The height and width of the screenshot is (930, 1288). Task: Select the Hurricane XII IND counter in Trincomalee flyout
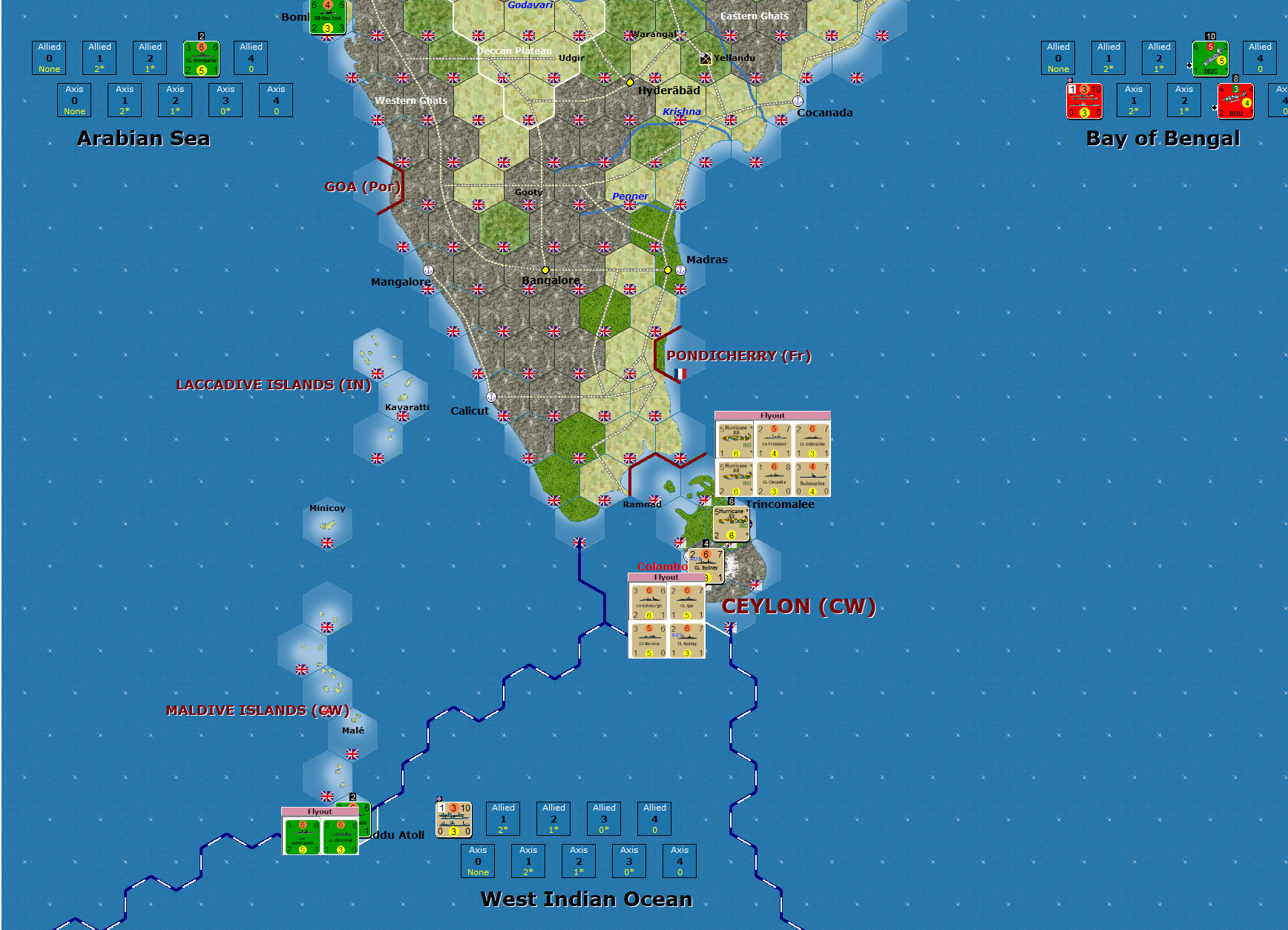(736, 441)
